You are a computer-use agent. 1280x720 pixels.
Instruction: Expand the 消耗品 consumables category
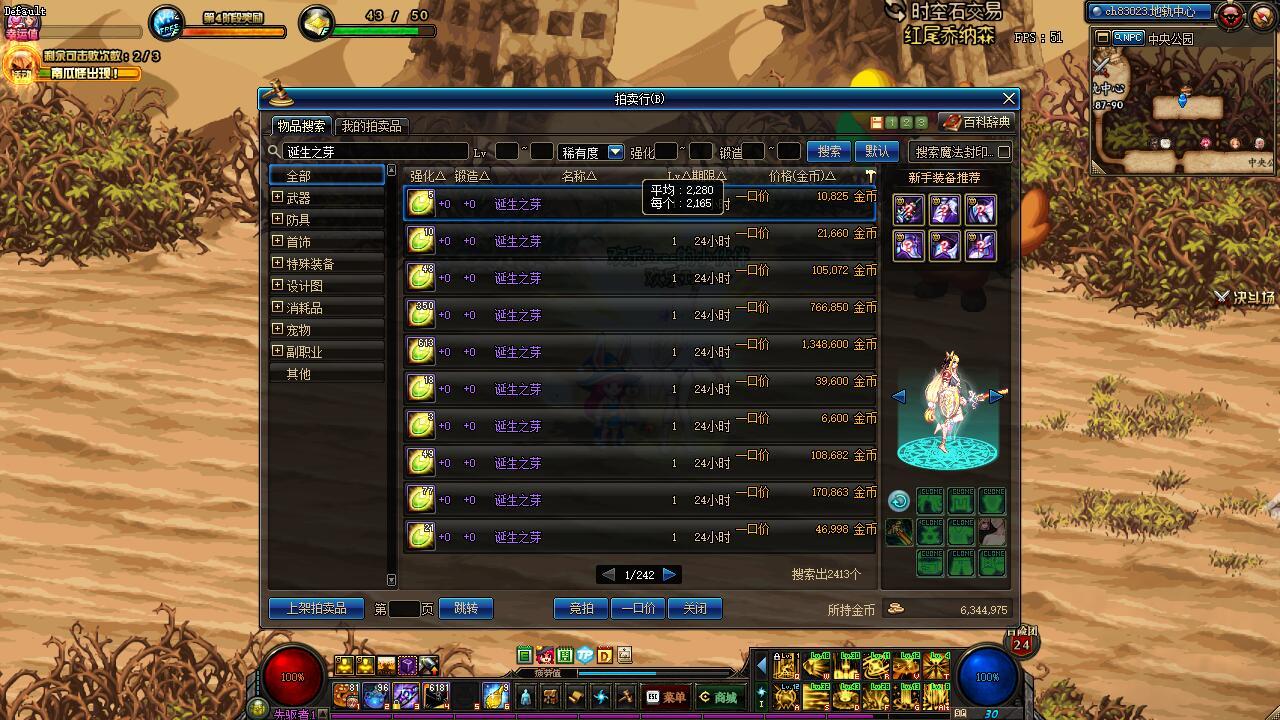click(278, 308)
